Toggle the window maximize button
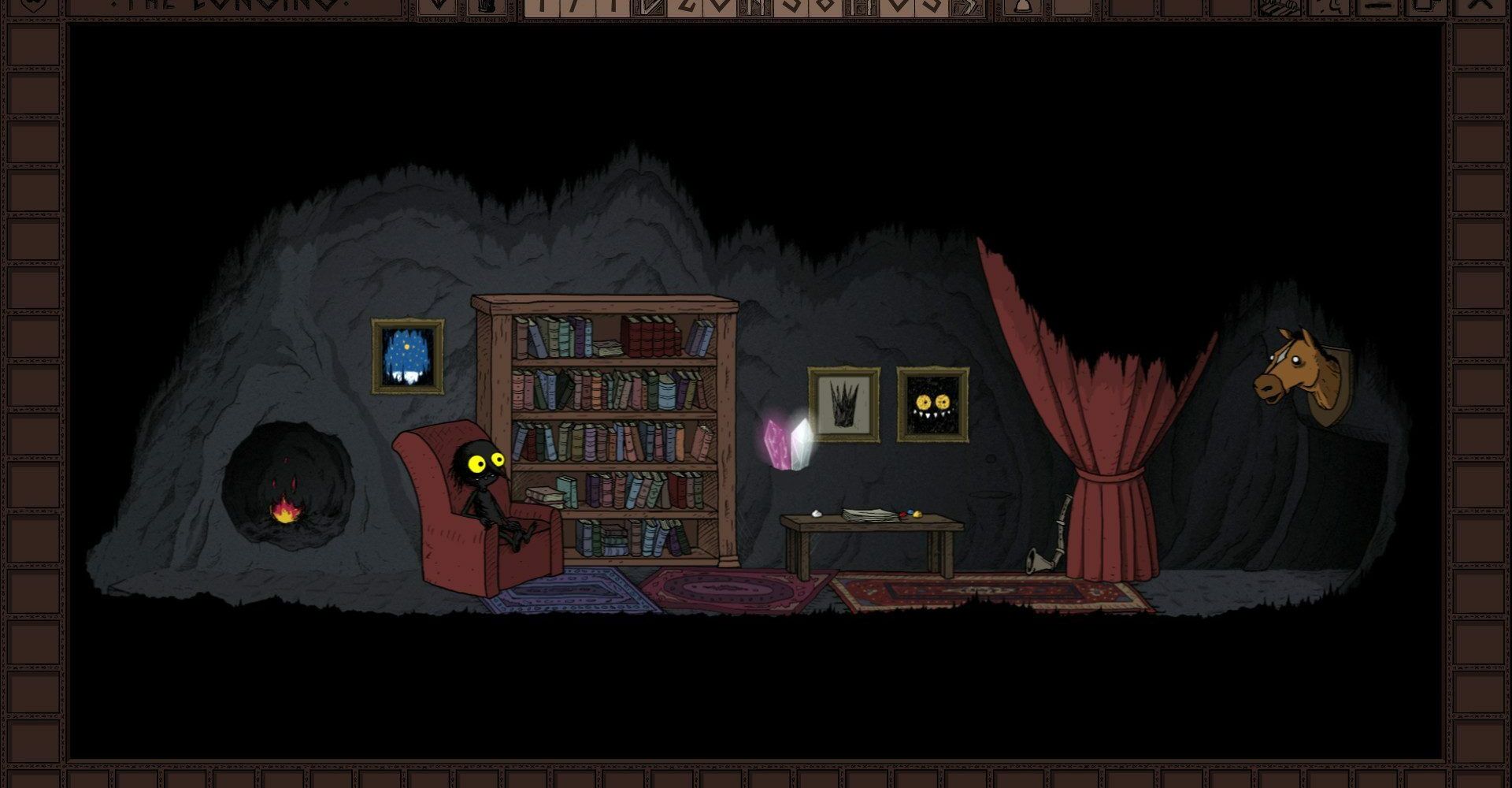This screenshot has width=1512, height=788. (1425, 6)
